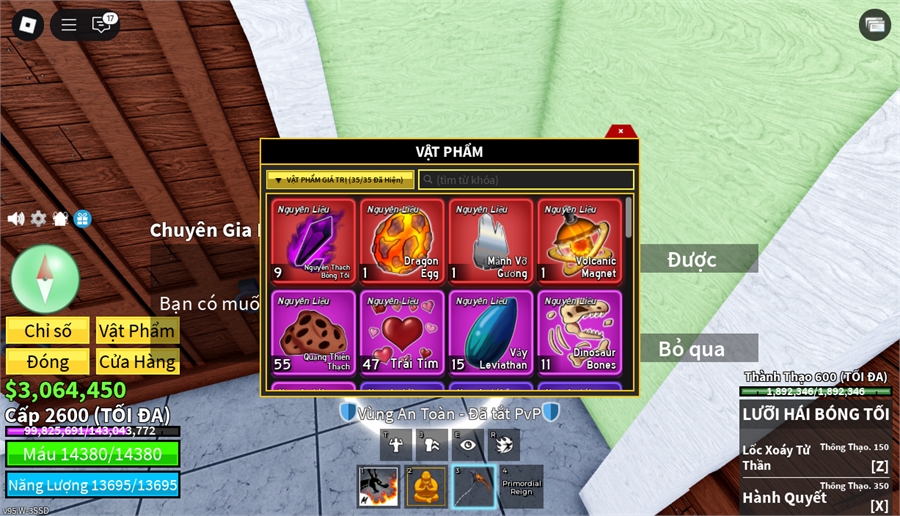Open the settings gear icon
This screenshot has width=900, height=516.
pyautogui.click(x=38, y=218)
